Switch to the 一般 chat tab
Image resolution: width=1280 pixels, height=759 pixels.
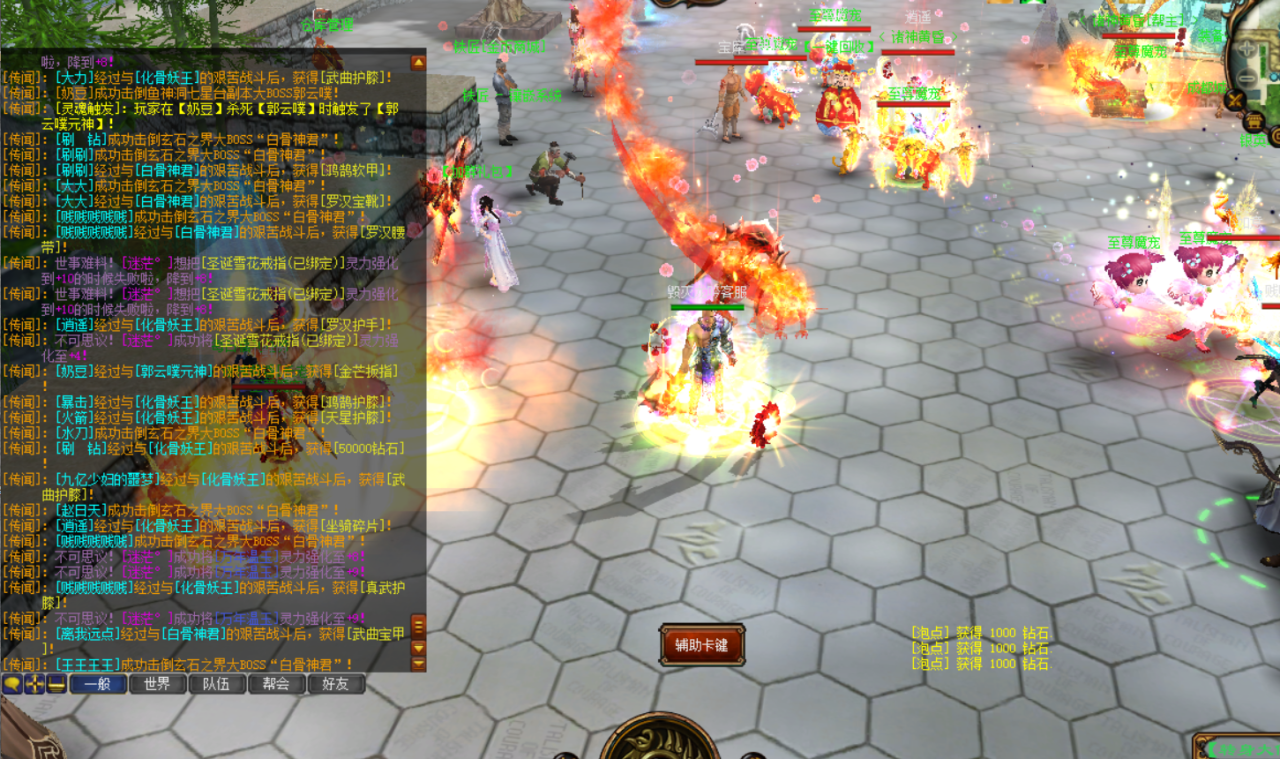pos(97,684)
